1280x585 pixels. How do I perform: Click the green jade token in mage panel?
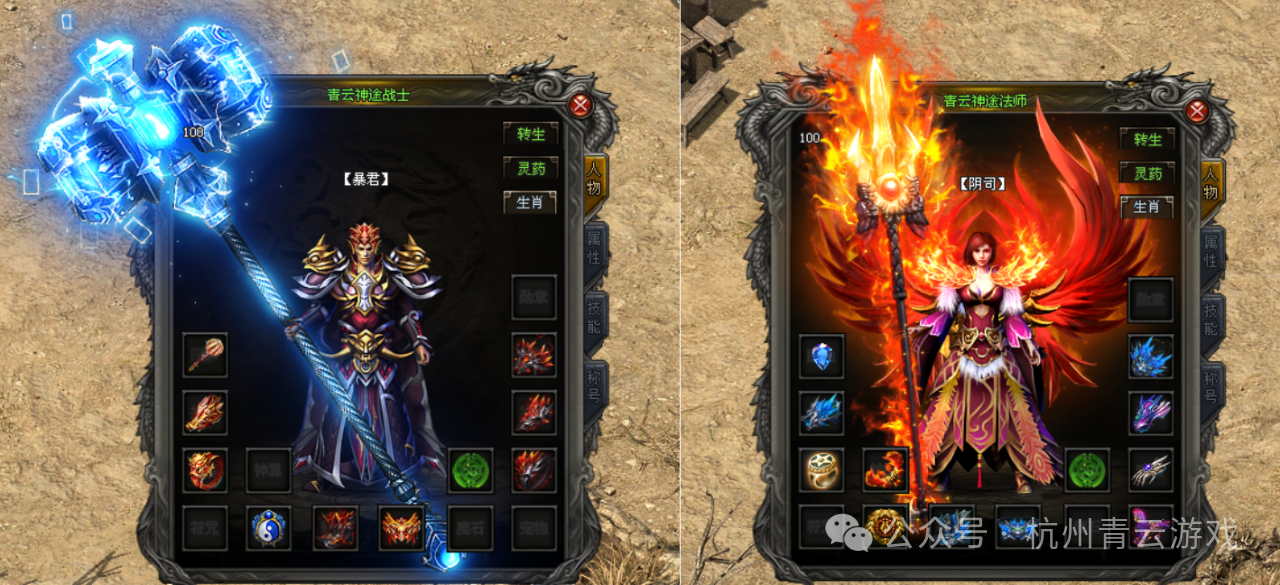[x=1086, y=469]
